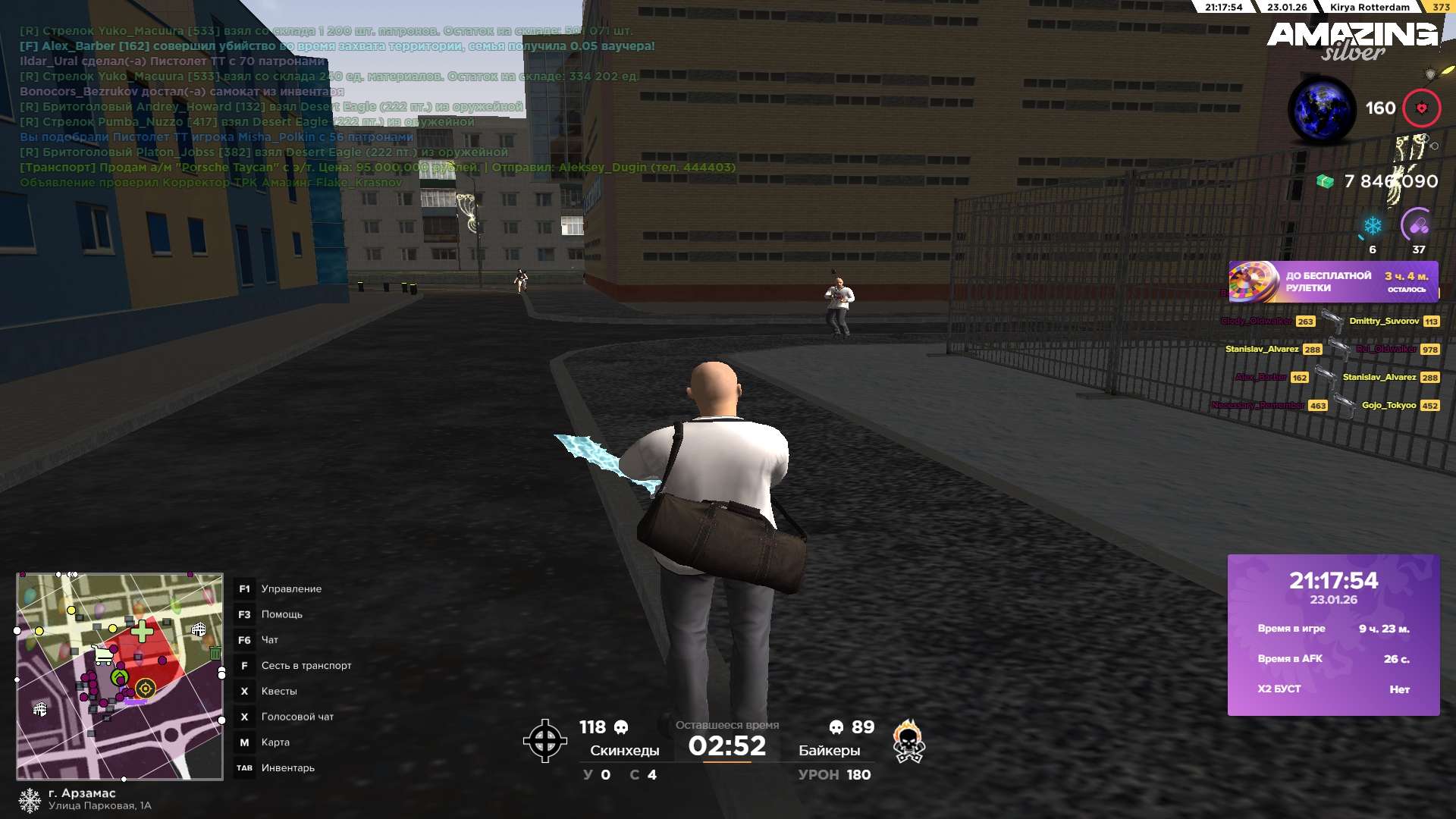
Task: Click the Porsche Taycan sale advert in chat
Action: [377, 168]
